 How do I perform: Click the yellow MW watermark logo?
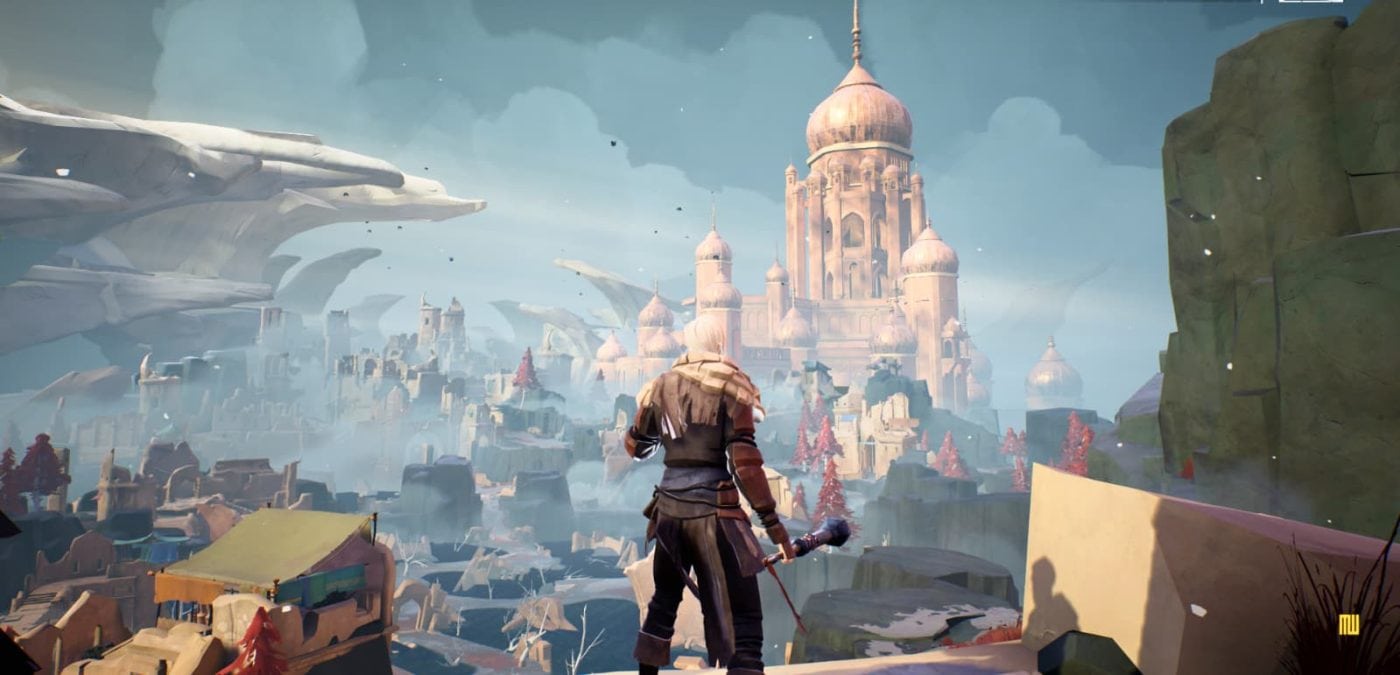click(x=1348, y=625)
